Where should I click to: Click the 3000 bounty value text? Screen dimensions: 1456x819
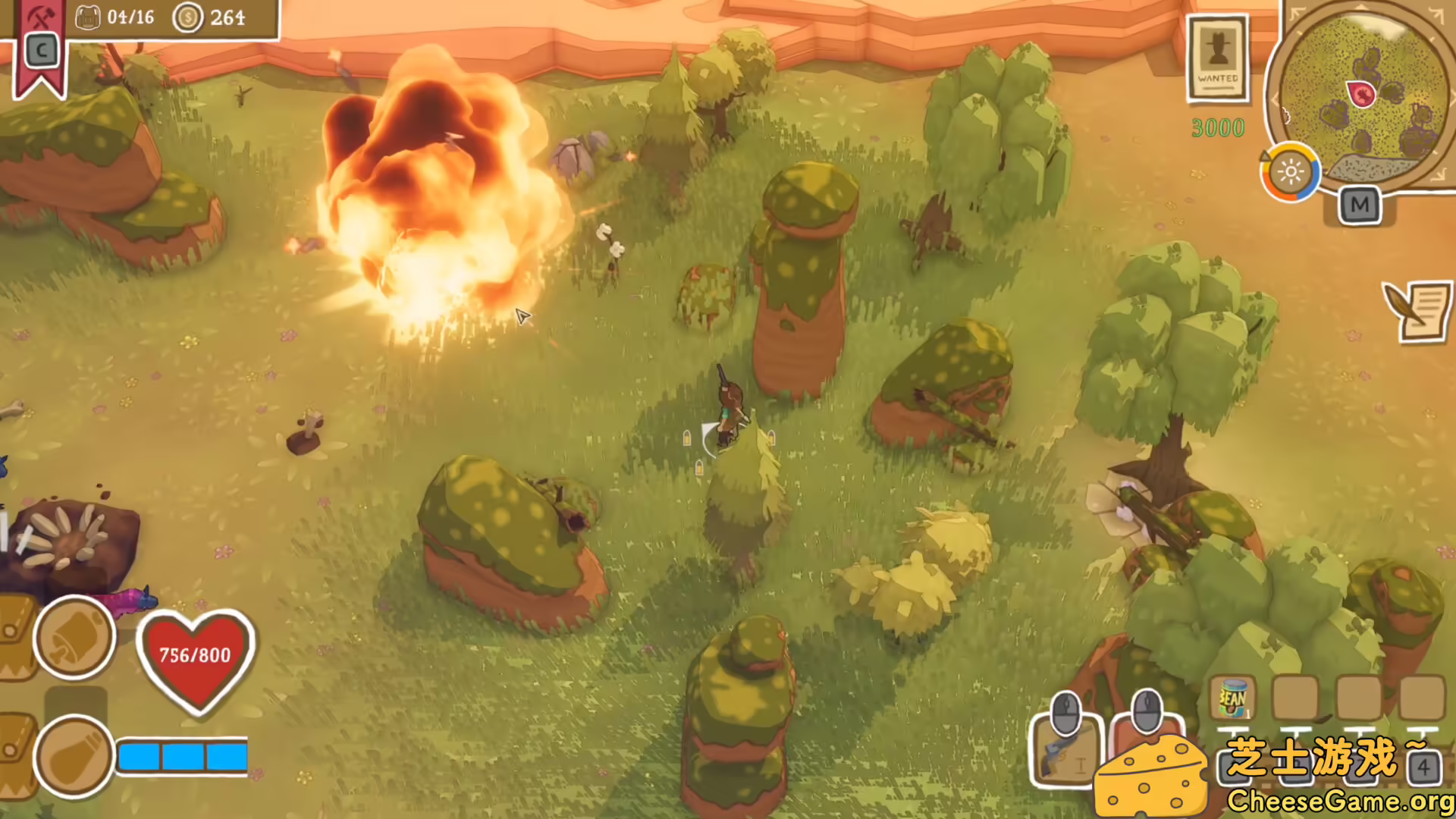point(1217,128)
